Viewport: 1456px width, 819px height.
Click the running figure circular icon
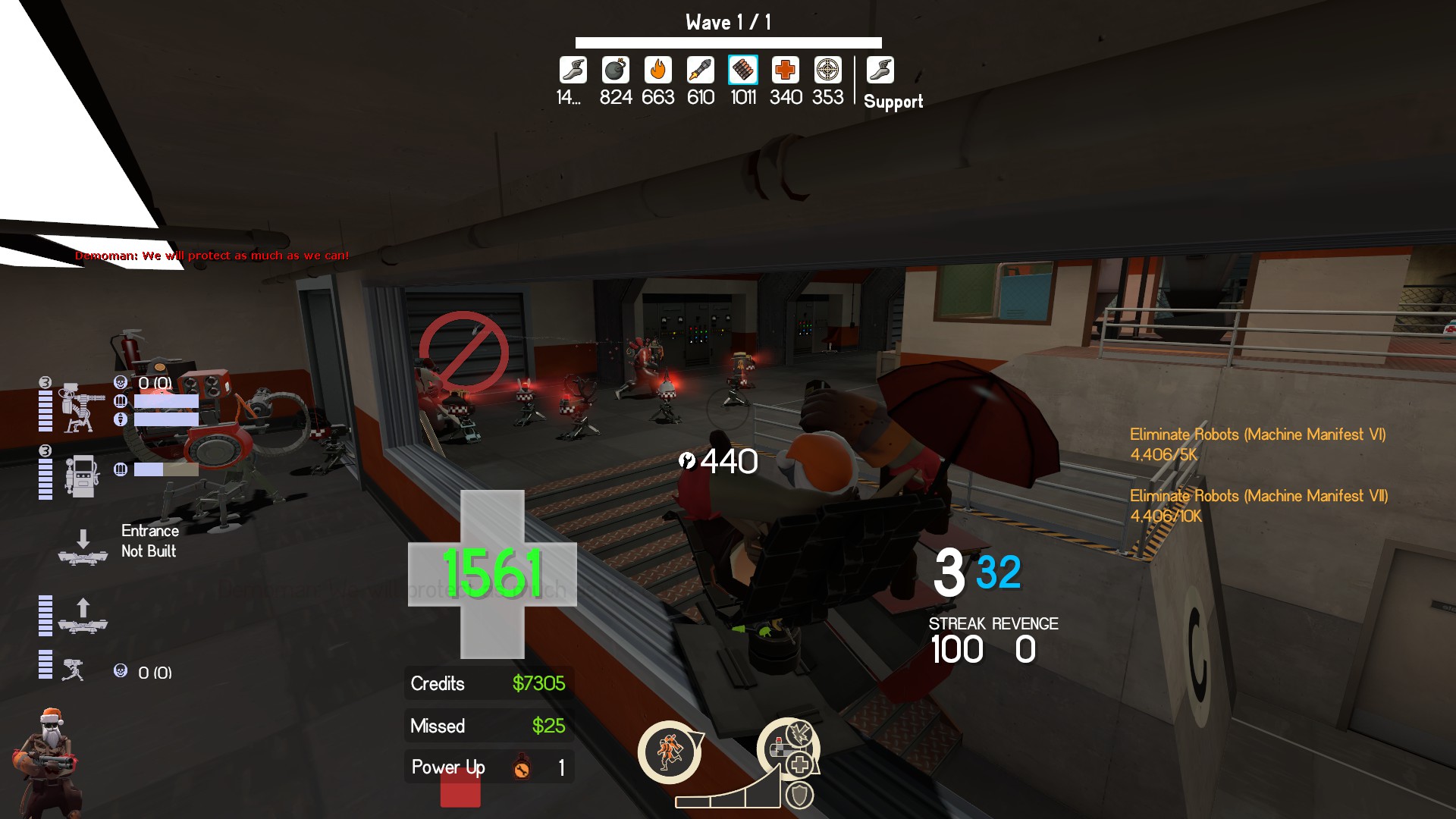[669, 752]
